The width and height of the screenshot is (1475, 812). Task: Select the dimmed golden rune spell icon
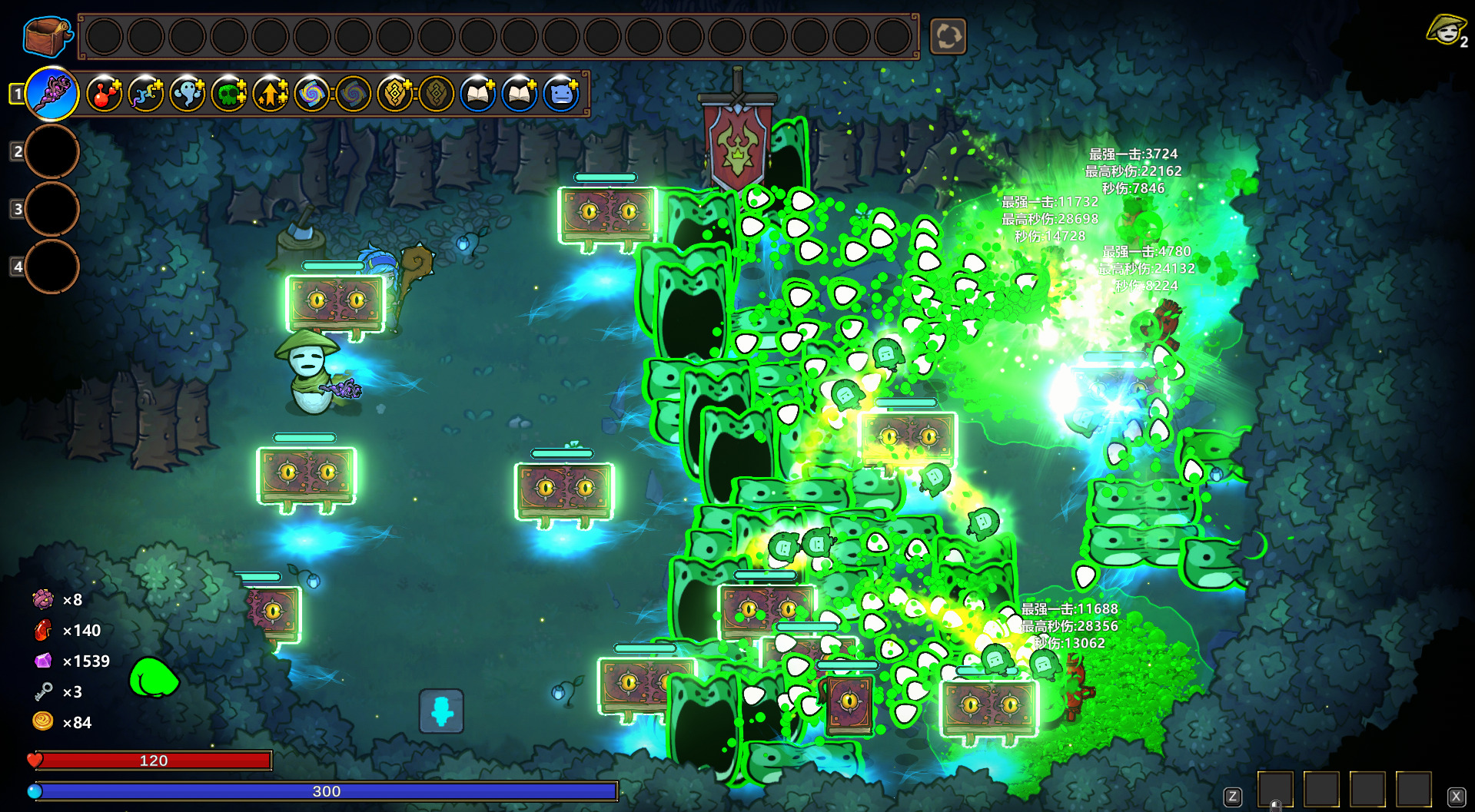pos(437,94)
